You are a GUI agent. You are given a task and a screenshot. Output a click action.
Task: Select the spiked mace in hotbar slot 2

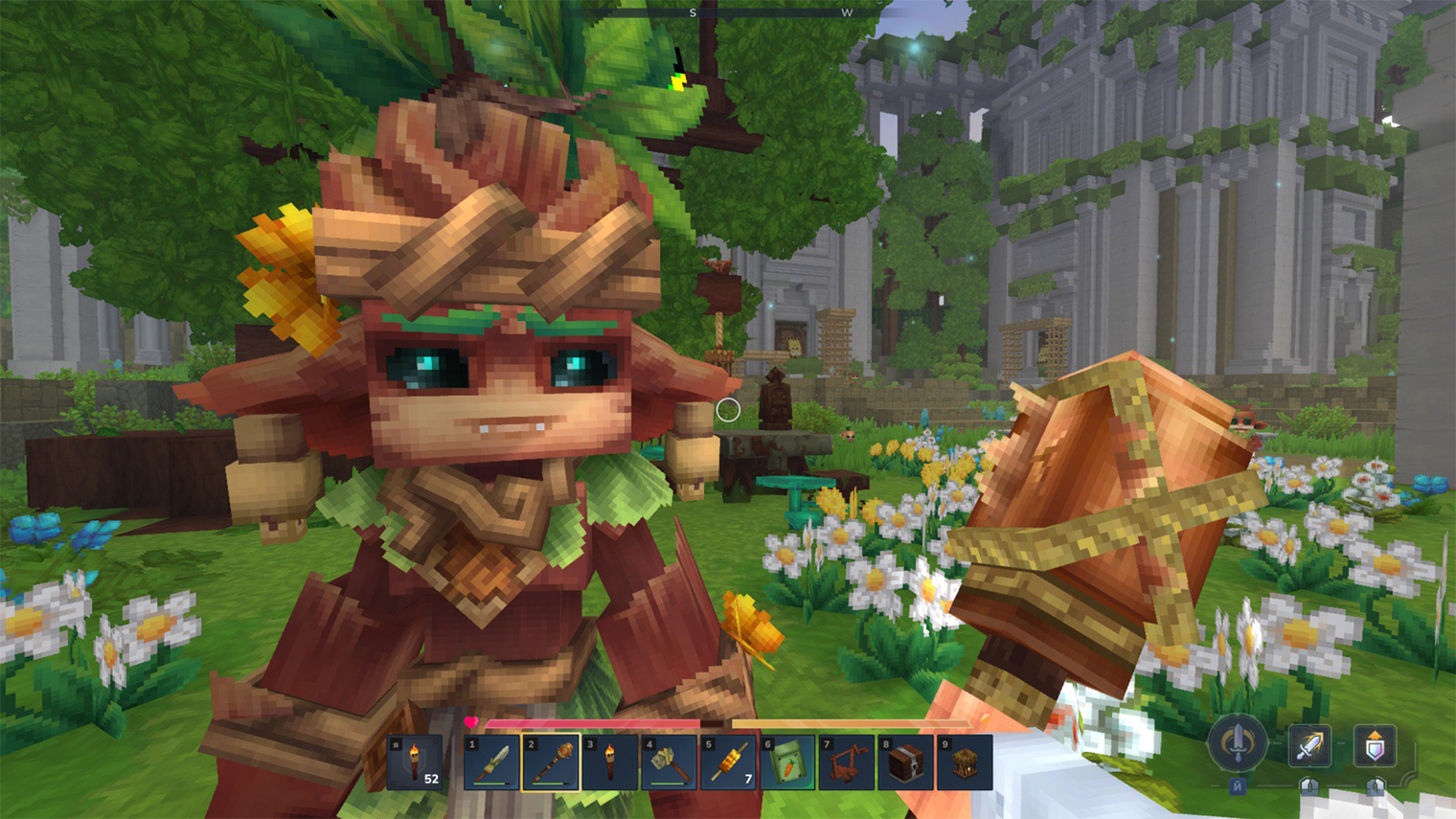click(x=551, y=762)
